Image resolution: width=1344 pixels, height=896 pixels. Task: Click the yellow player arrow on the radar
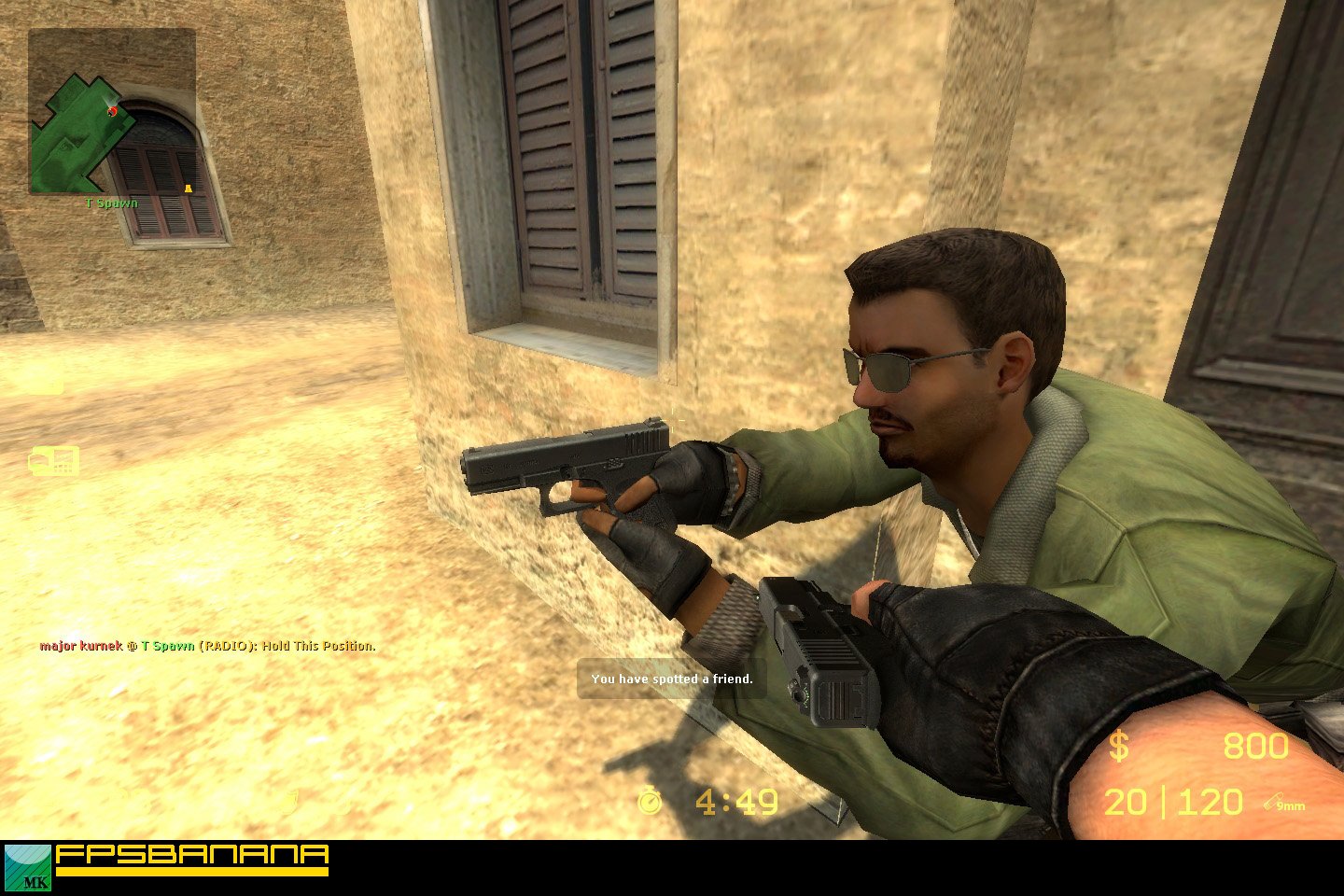pos(189,187)
